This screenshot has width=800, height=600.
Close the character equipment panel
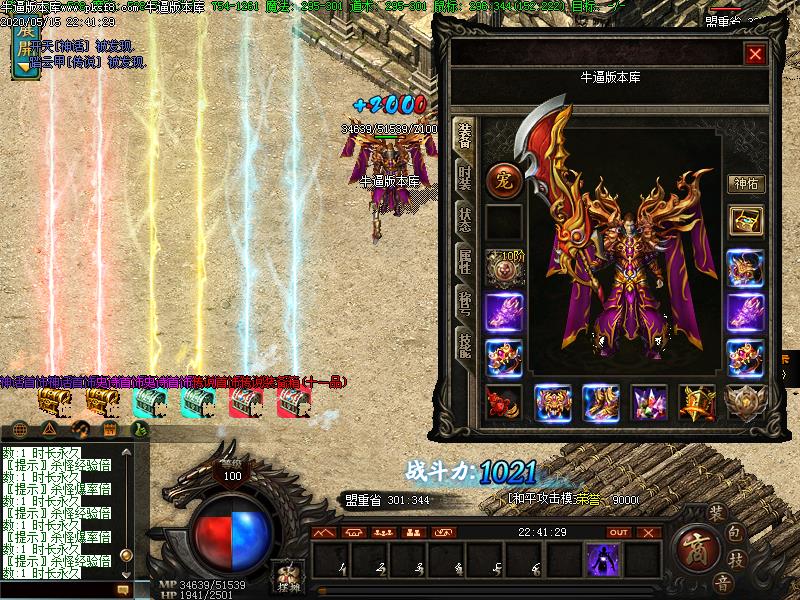click(x=755, y=54)
